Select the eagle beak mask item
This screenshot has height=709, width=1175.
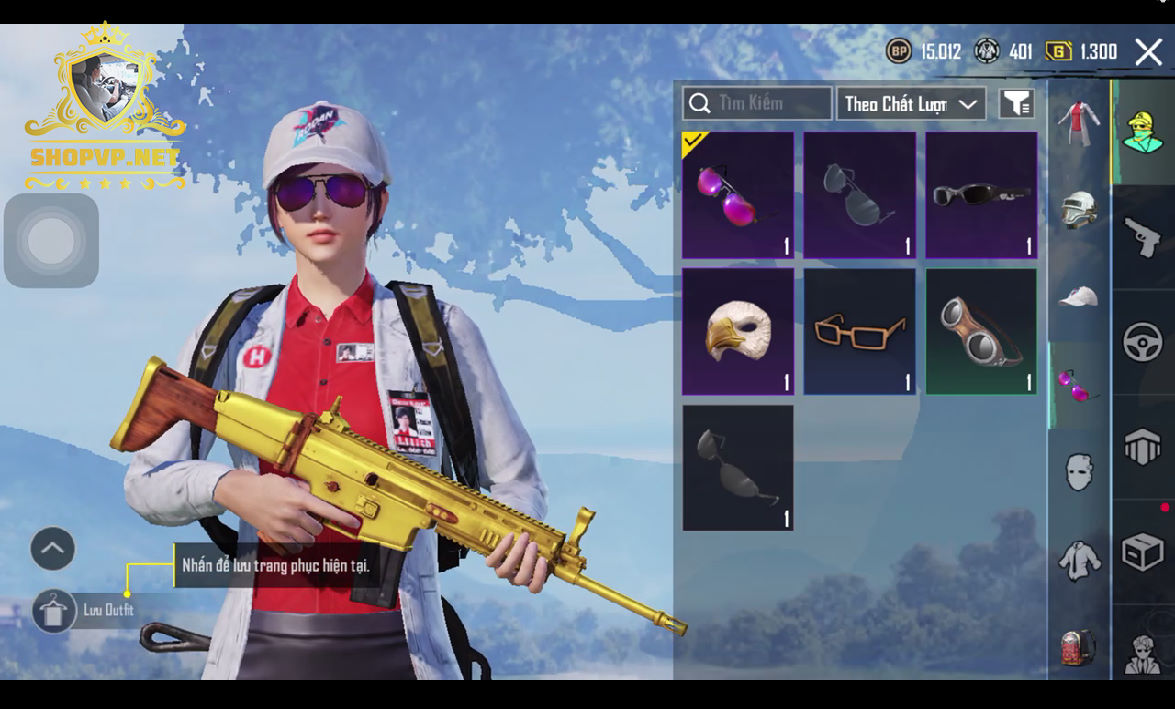pos(738,331)
